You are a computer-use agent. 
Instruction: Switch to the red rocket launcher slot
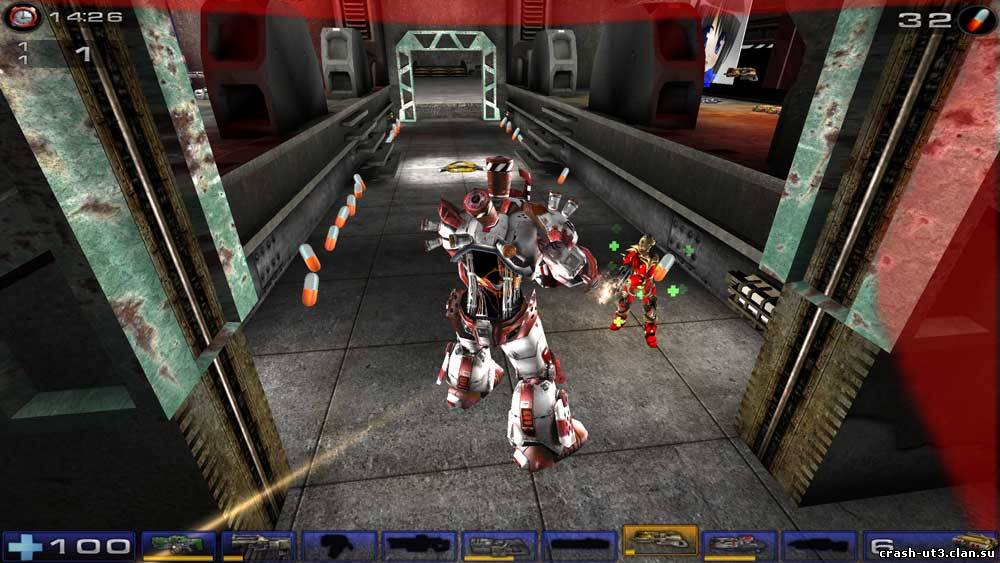click(x=740, y=546)
